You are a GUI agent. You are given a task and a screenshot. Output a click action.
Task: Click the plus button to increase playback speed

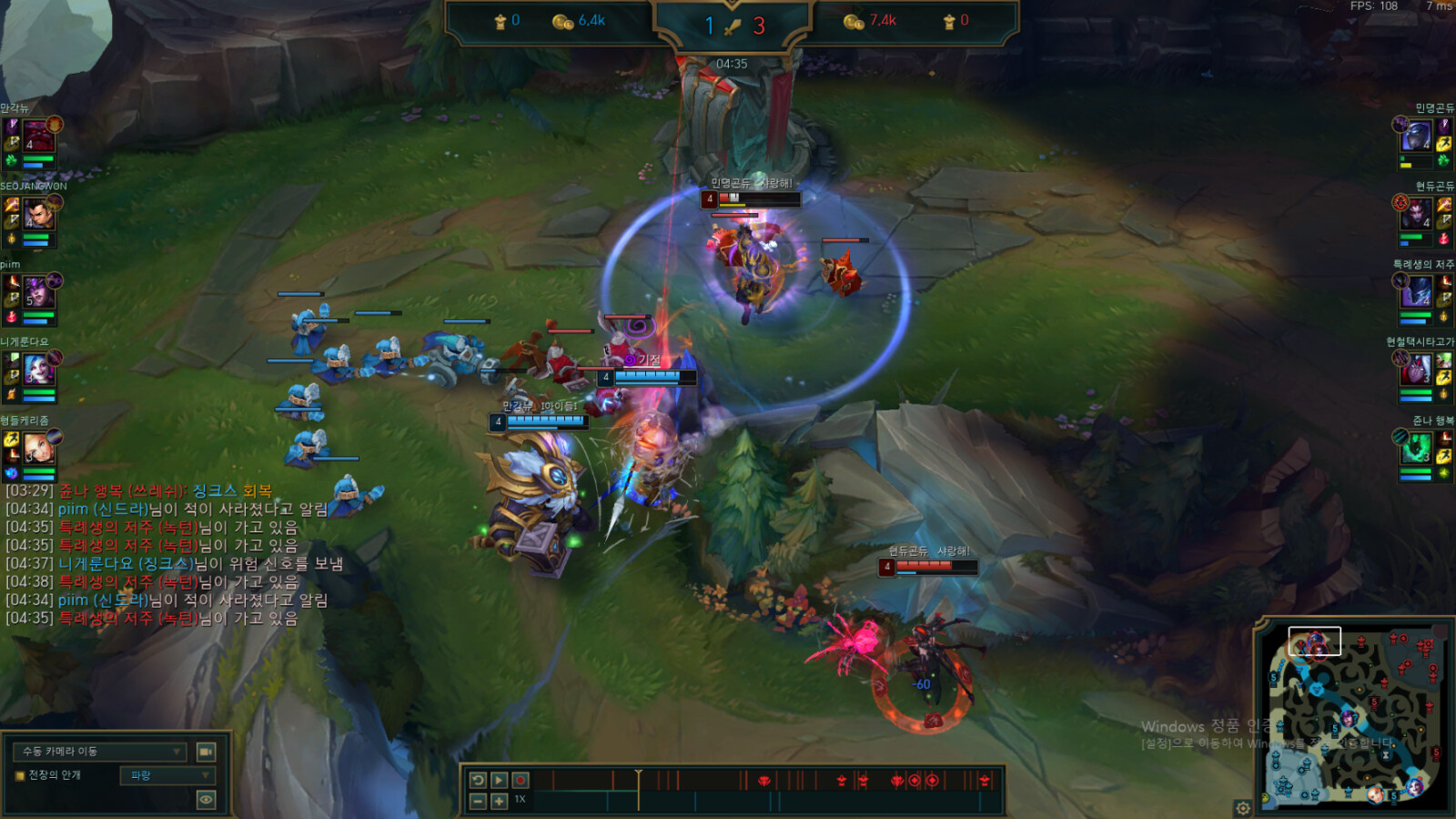point(498,802)
